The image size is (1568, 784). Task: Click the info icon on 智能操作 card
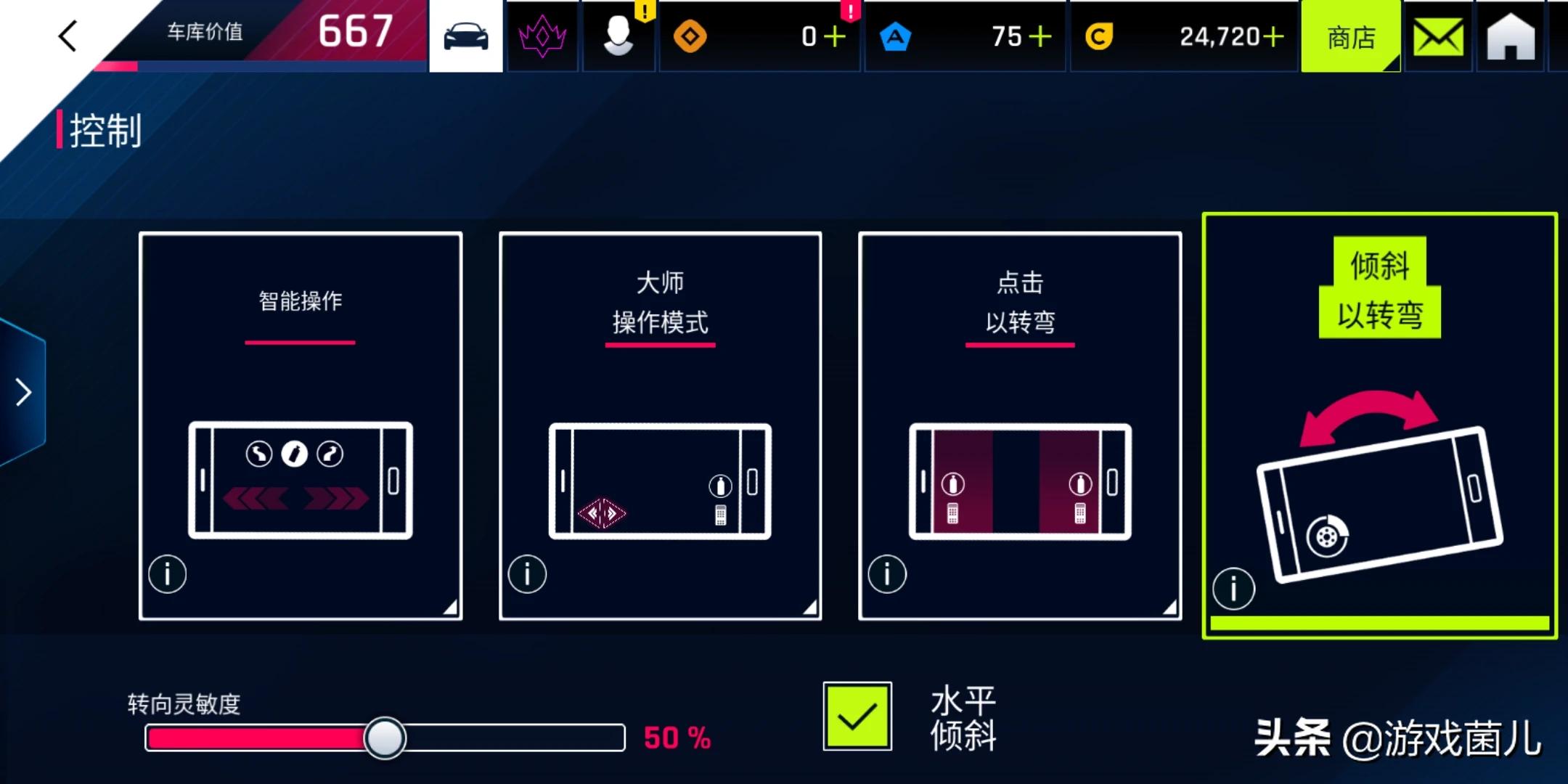[167, 573]
